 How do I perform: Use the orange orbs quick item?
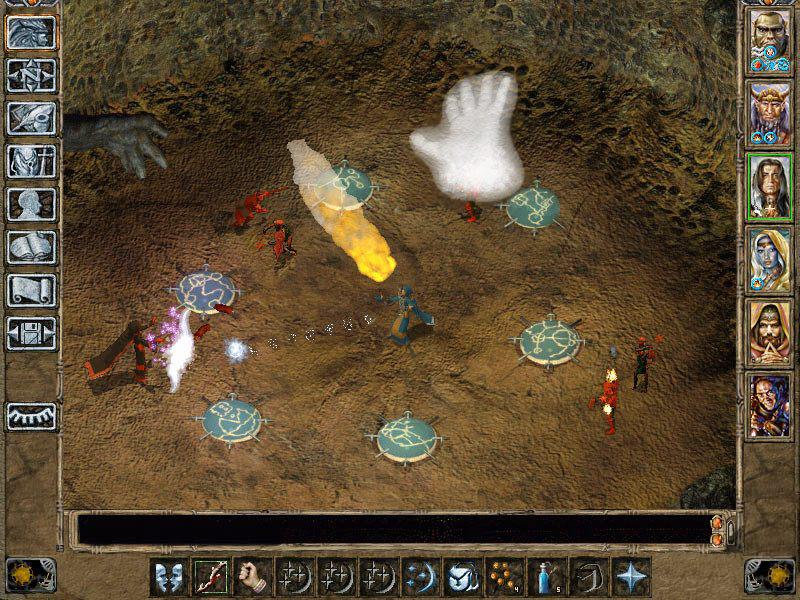click(x=501, y=576)
